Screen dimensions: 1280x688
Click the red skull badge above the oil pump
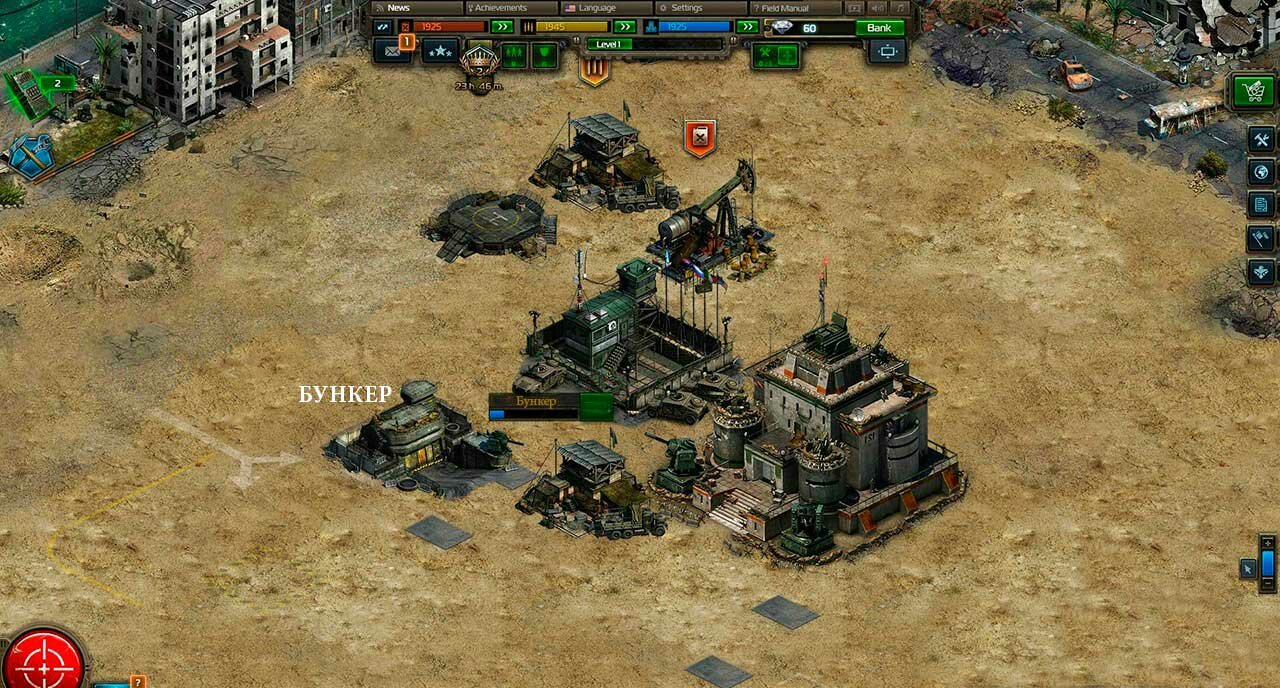(x=700, y=137)
